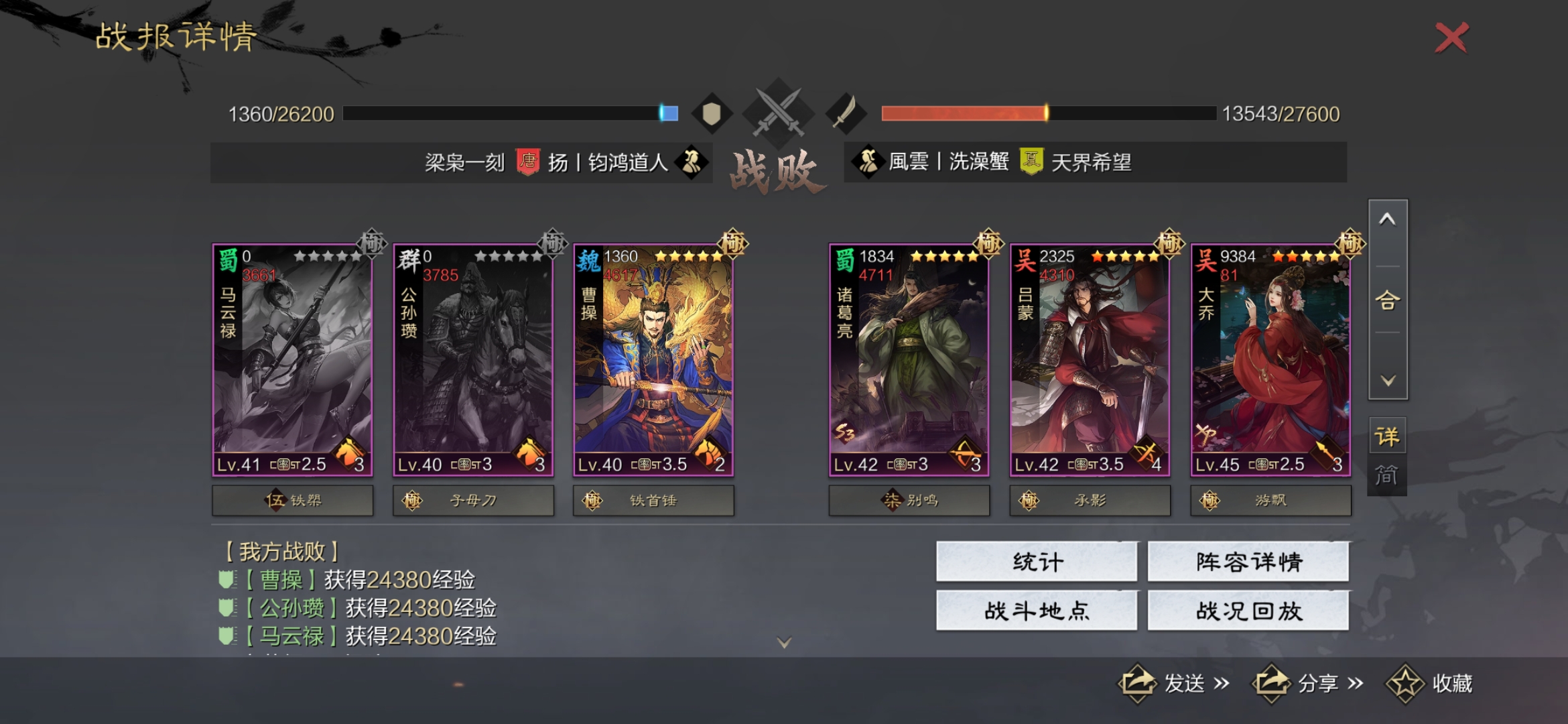Switch to 简 simplified report view
The image size is (1568, 724).
pyautogui.click(x=1388, y=473)
